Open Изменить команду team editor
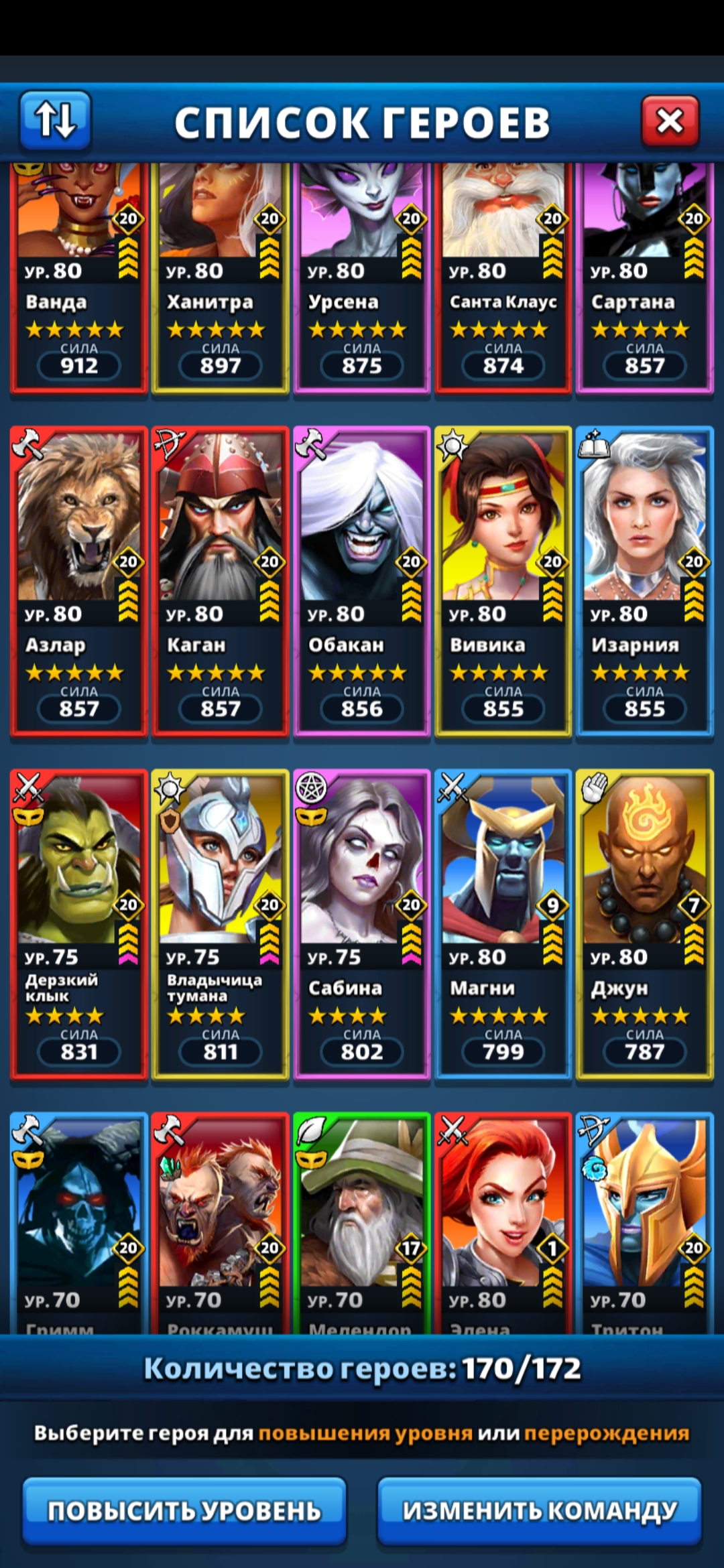The width and height of the screenshot is (724, 1568). tap(540, 1510)
